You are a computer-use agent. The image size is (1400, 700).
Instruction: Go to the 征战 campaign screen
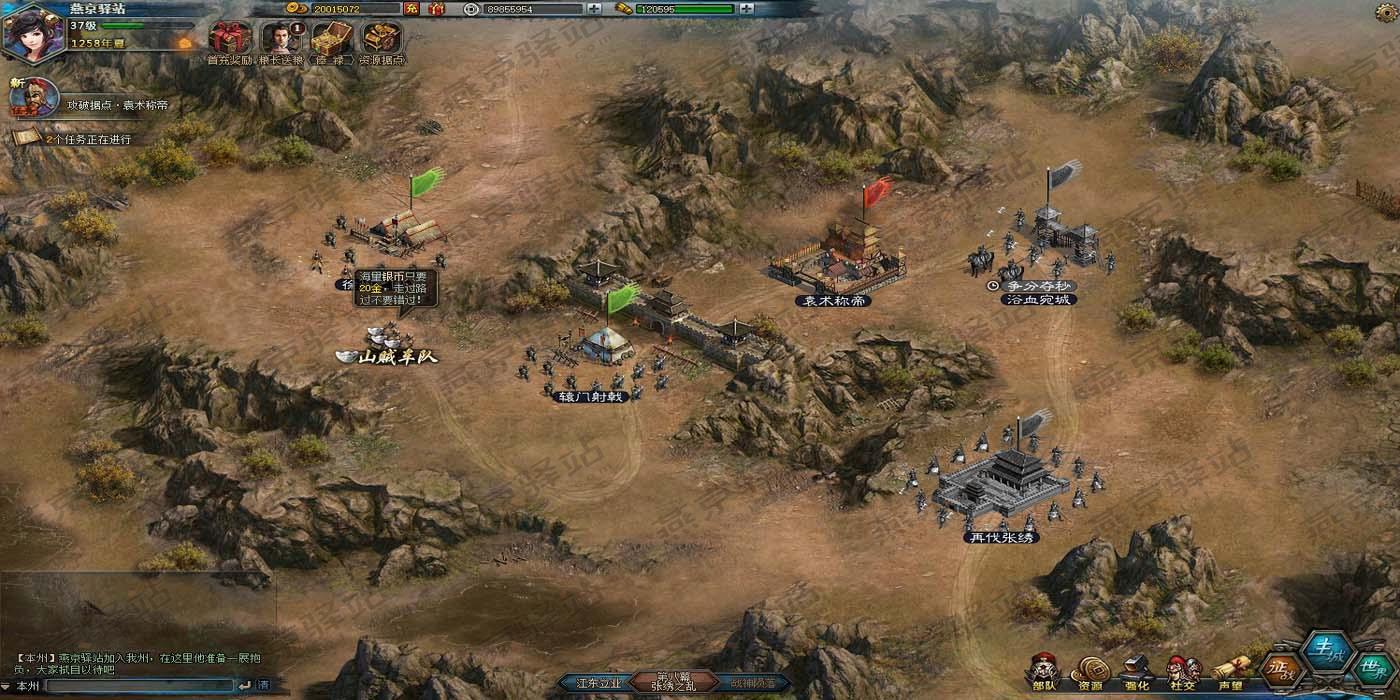[x=1279, y=668]
